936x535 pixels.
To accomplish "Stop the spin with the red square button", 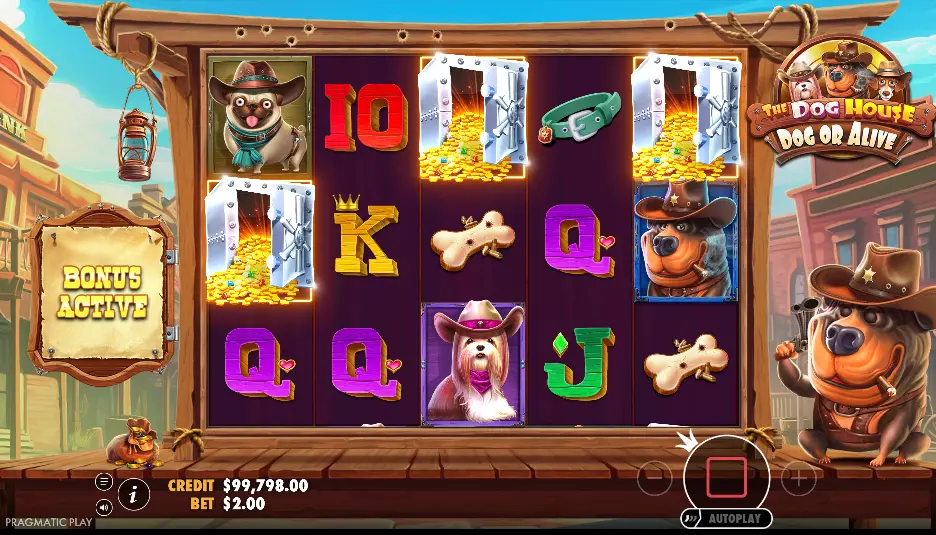I will coord(726,477).
